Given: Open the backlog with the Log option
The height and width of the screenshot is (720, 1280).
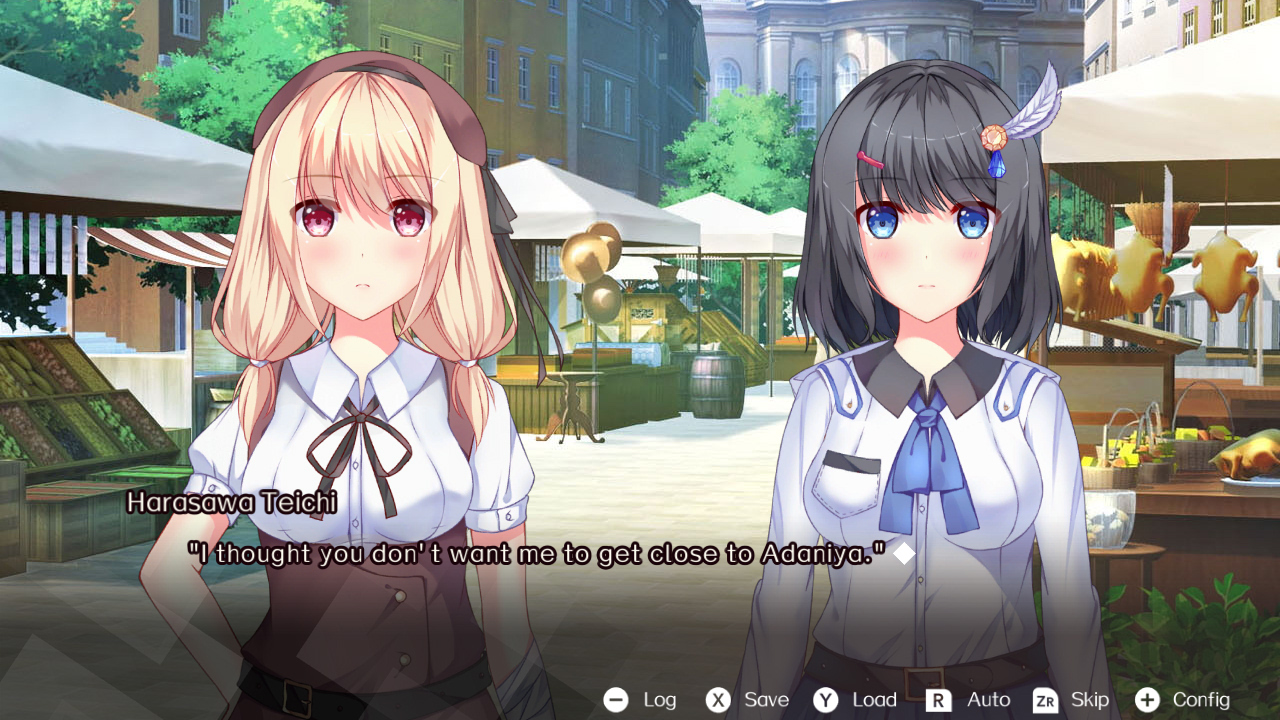Looking at the screenshot, I should (658, 700).
